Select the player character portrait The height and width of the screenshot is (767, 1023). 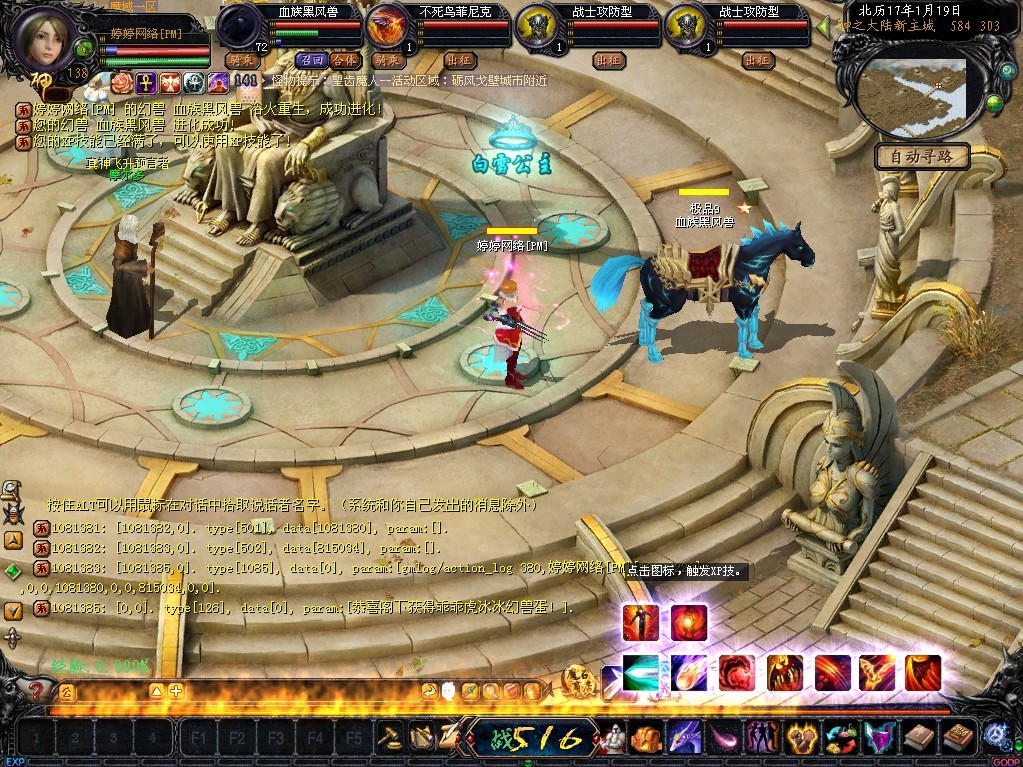pos(43,37)
